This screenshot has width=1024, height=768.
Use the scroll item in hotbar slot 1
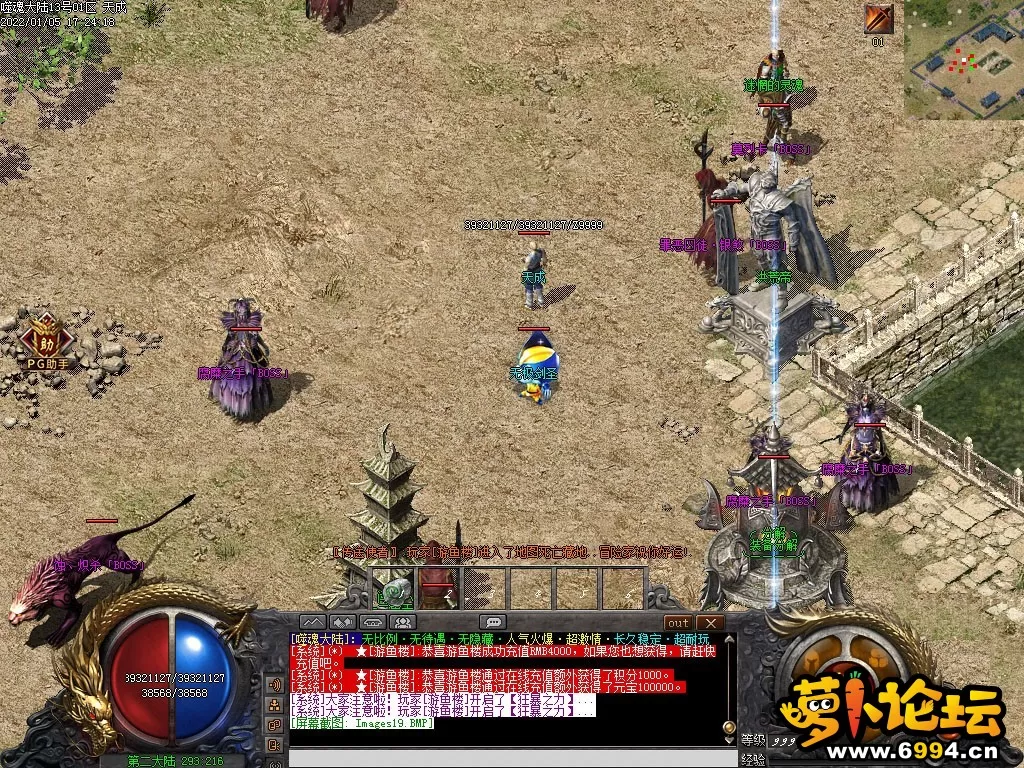click(x=394, y=589)
